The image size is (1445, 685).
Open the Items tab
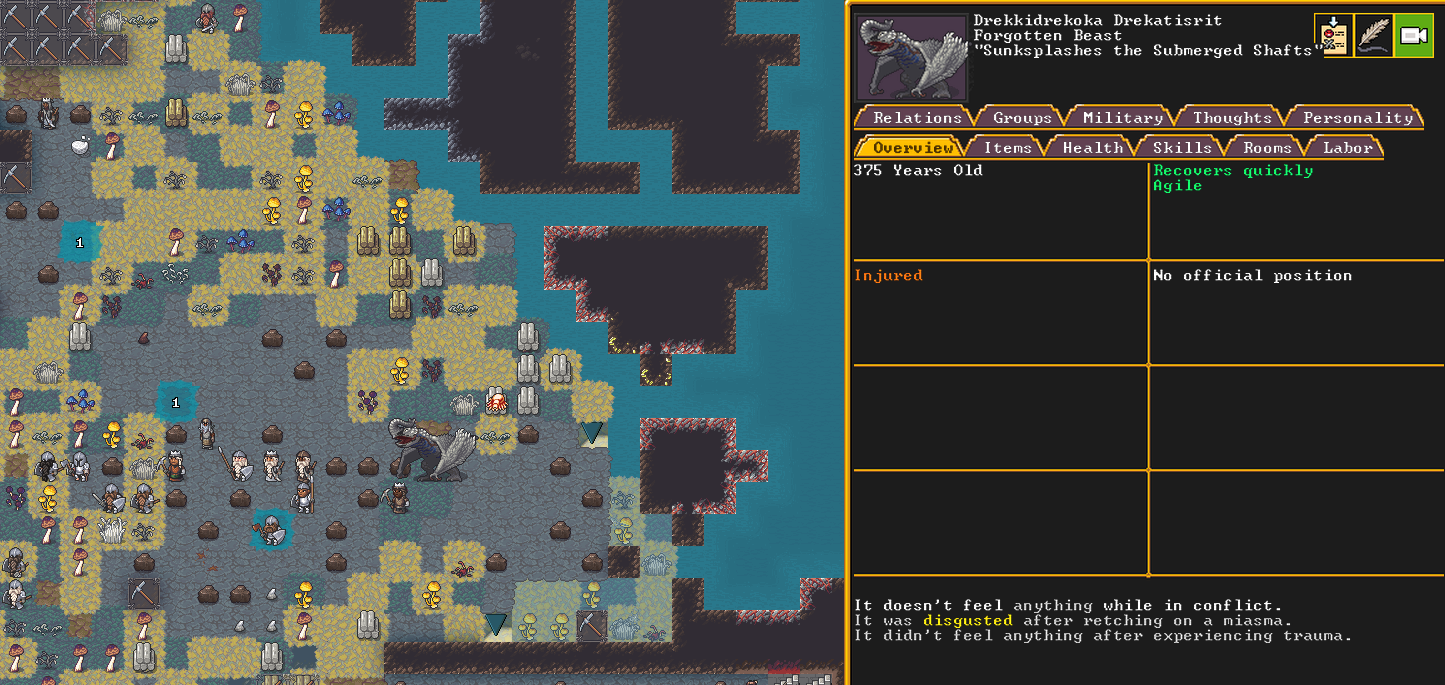pos(1007,147)
